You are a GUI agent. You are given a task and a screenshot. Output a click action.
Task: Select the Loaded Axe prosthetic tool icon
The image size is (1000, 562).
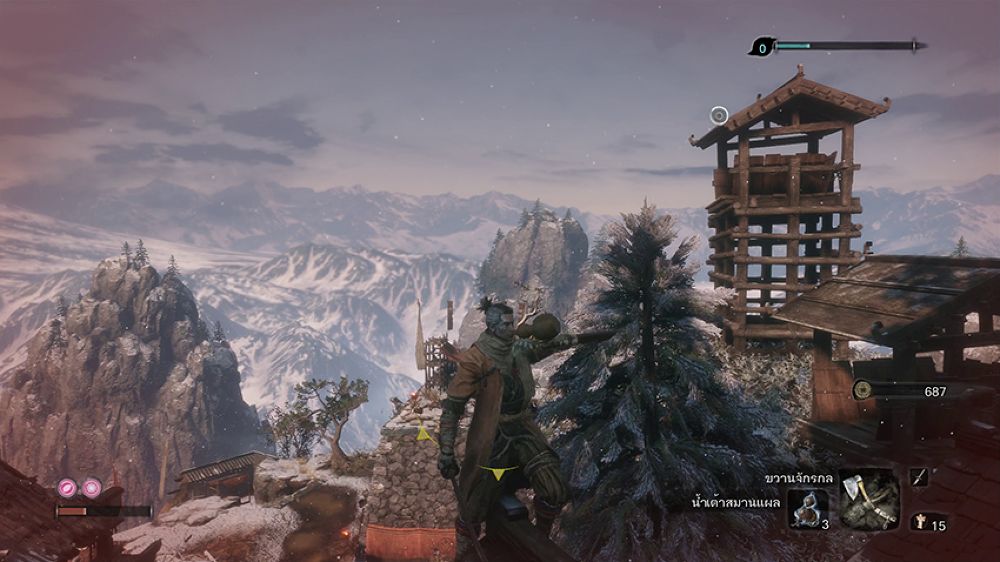pos(868,499)
